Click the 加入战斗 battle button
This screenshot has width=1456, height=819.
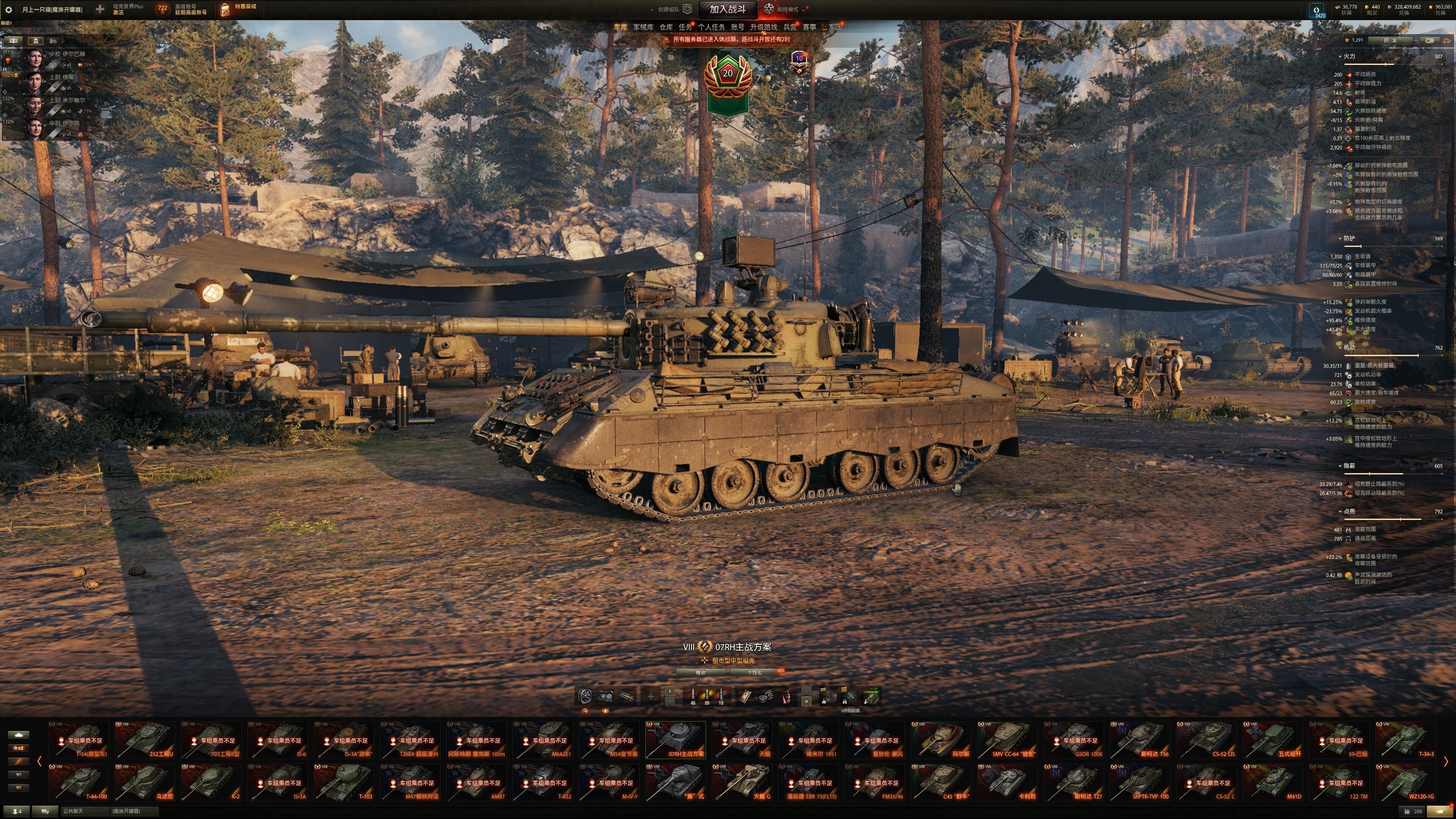(727, 9)
